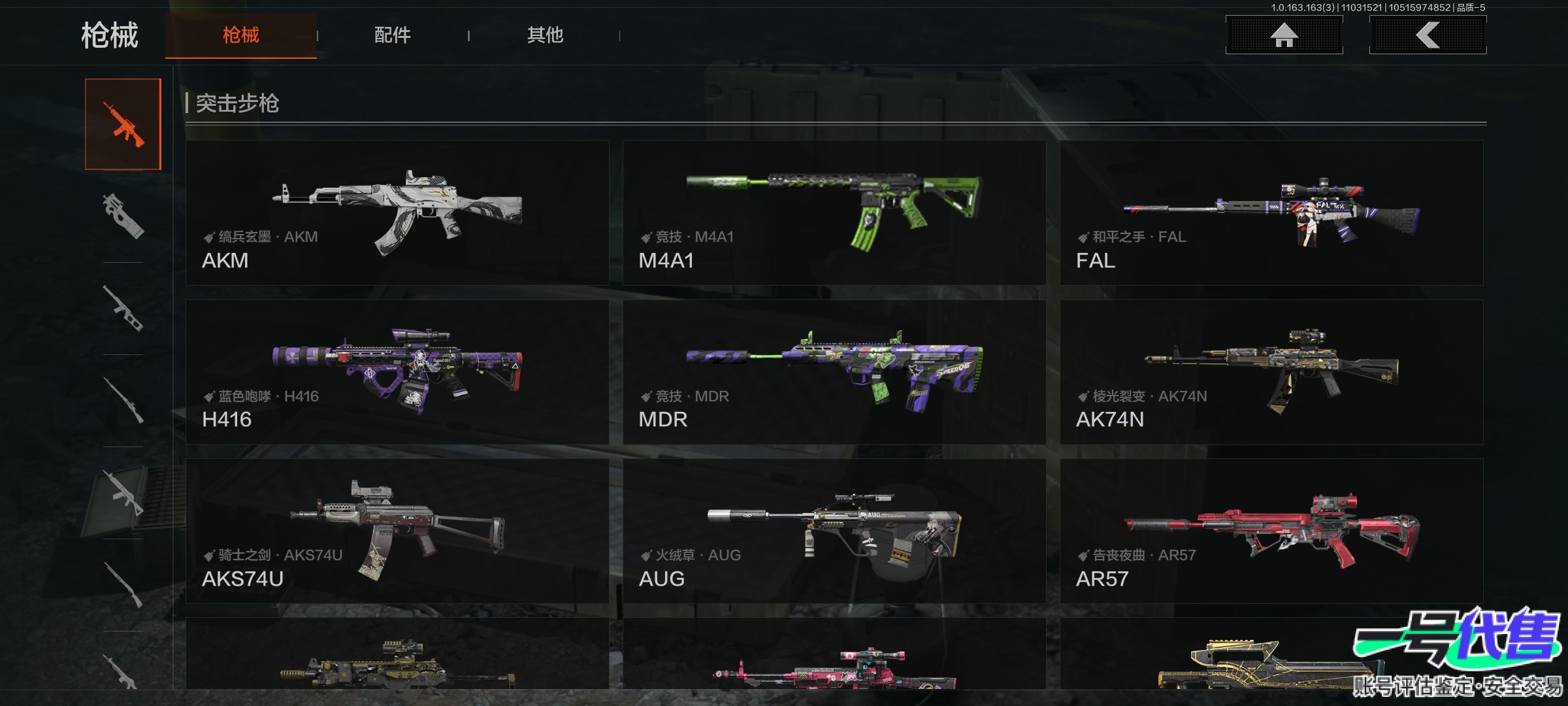Open the MDR weapon card
Screen dimensions: 1568x706
834,372
